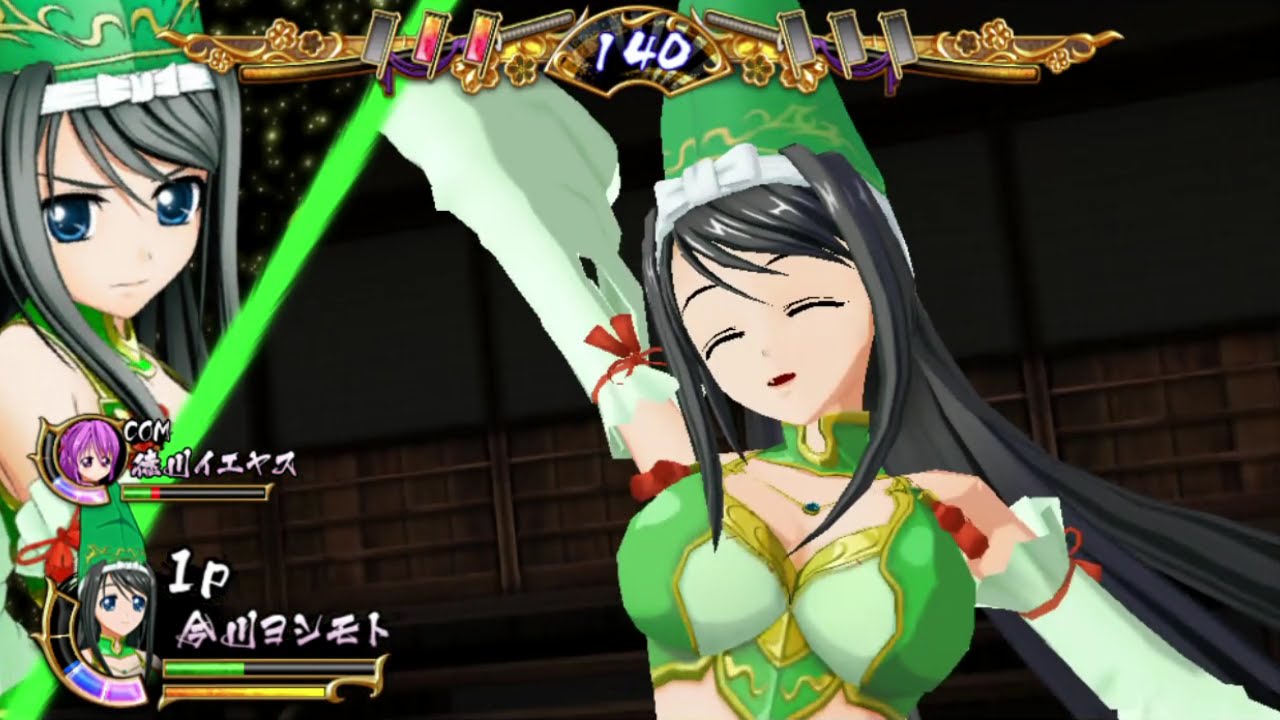Select Tokugawa Ieyasu's COM portrait icon
1280x720 pixels.
coord(89,458)
